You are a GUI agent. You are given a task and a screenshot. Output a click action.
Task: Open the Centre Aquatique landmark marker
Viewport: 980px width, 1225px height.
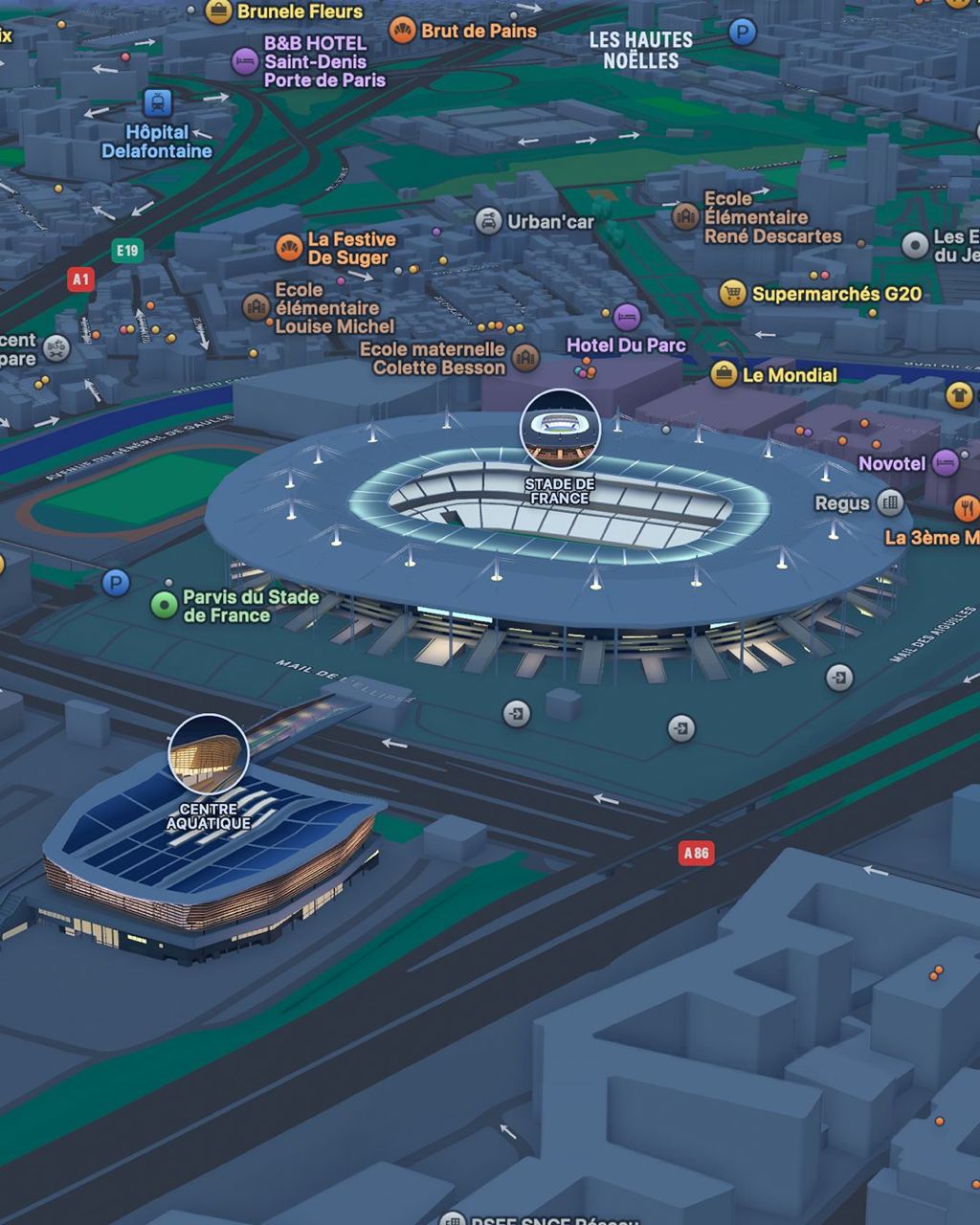pyautogui.click(x=209, y=753)
